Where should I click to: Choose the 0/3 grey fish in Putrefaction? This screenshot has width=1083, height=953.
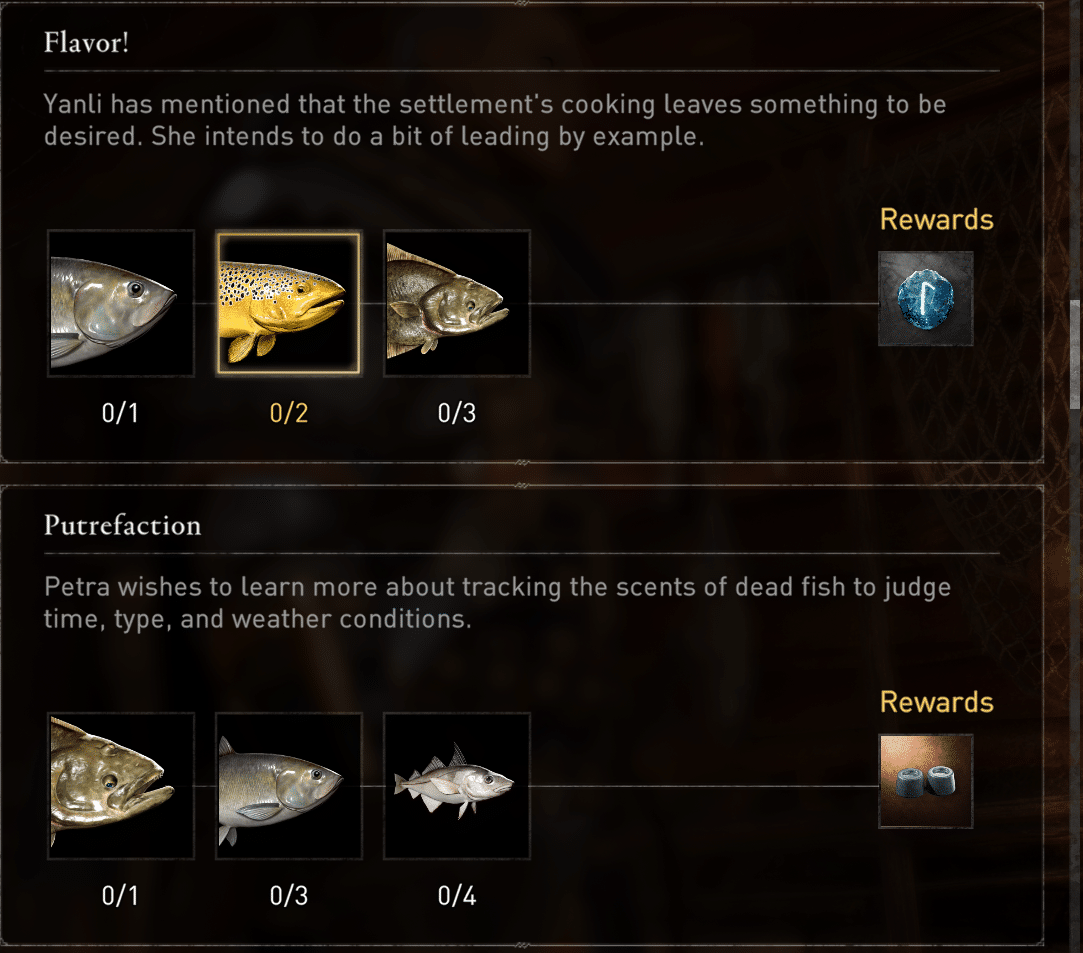[288, 786]
